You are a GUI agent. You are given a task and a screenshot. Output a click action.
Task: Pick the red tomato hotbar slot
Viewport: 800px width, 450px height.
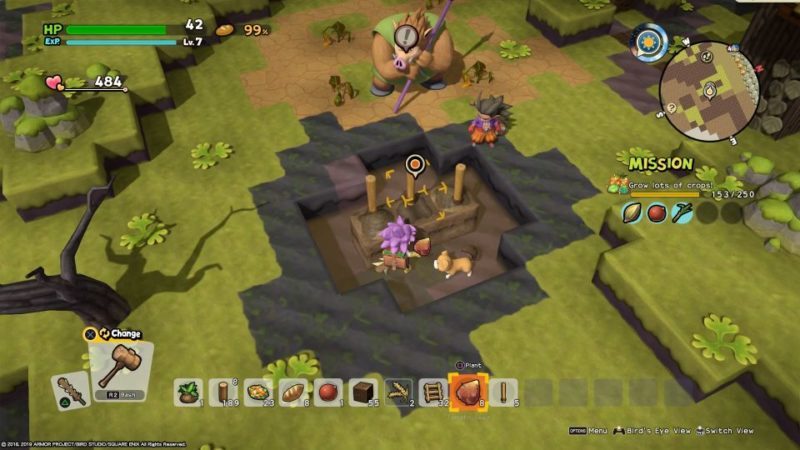tap(329, 392)
